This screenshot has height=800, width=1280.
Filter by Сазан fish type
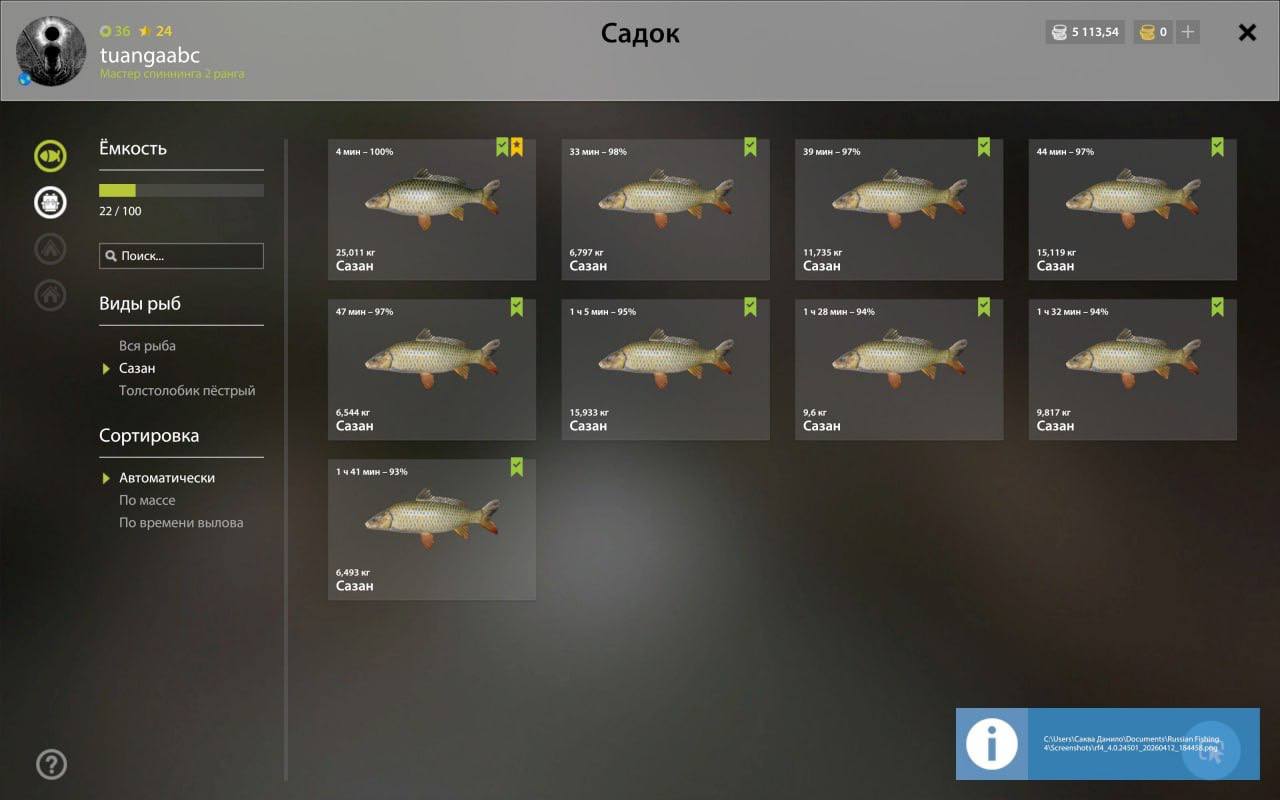137,368
